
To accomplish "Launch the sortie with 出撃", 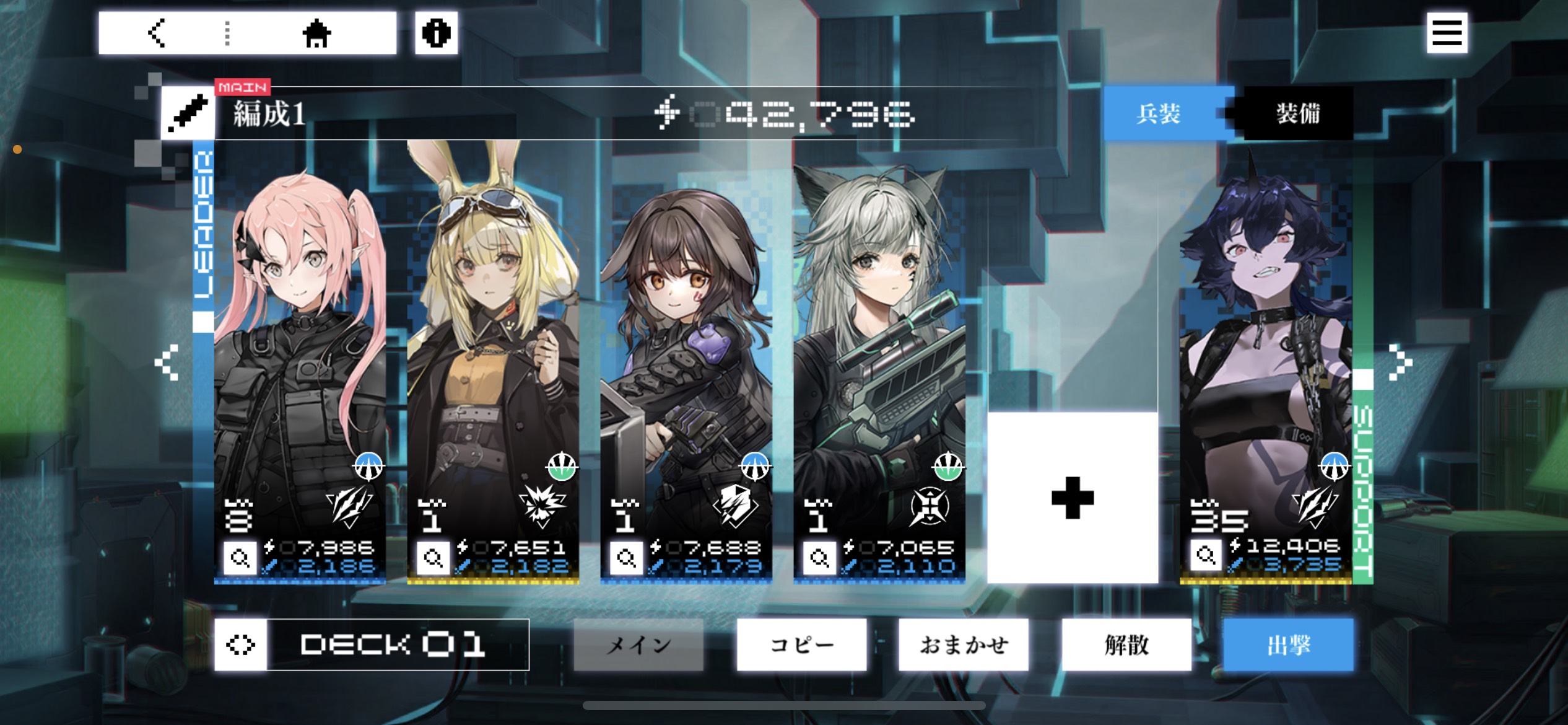I will pyautogui.click(x=1289, y=644).
